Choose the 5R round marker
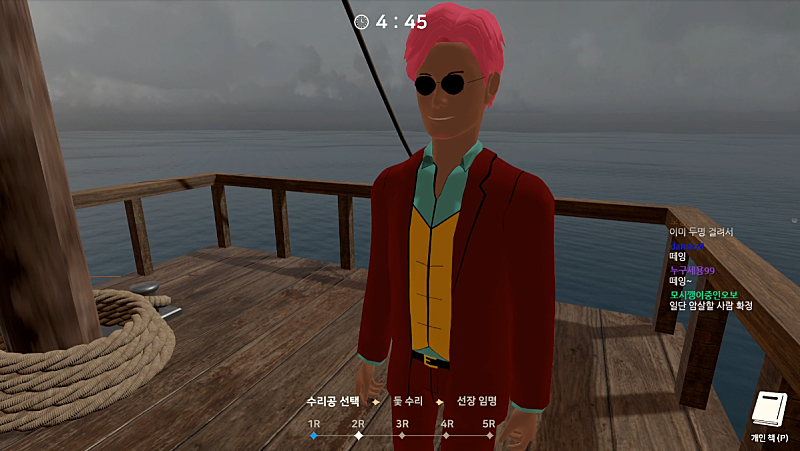This screenshot has height=451, width=800. click(x=490, y=435)
